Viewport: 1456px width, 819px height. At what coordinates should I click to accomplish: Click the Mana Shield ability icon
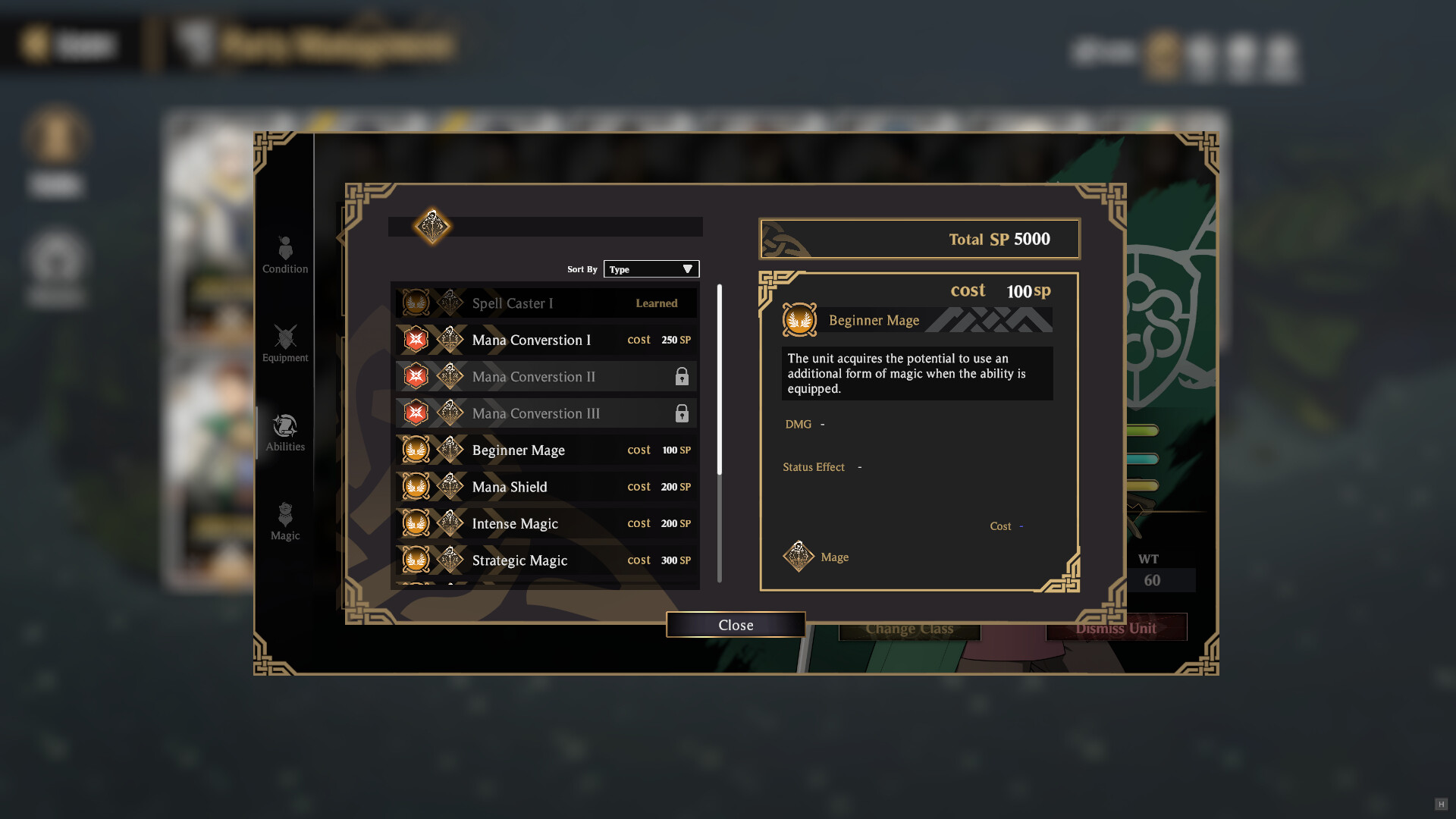416,486
